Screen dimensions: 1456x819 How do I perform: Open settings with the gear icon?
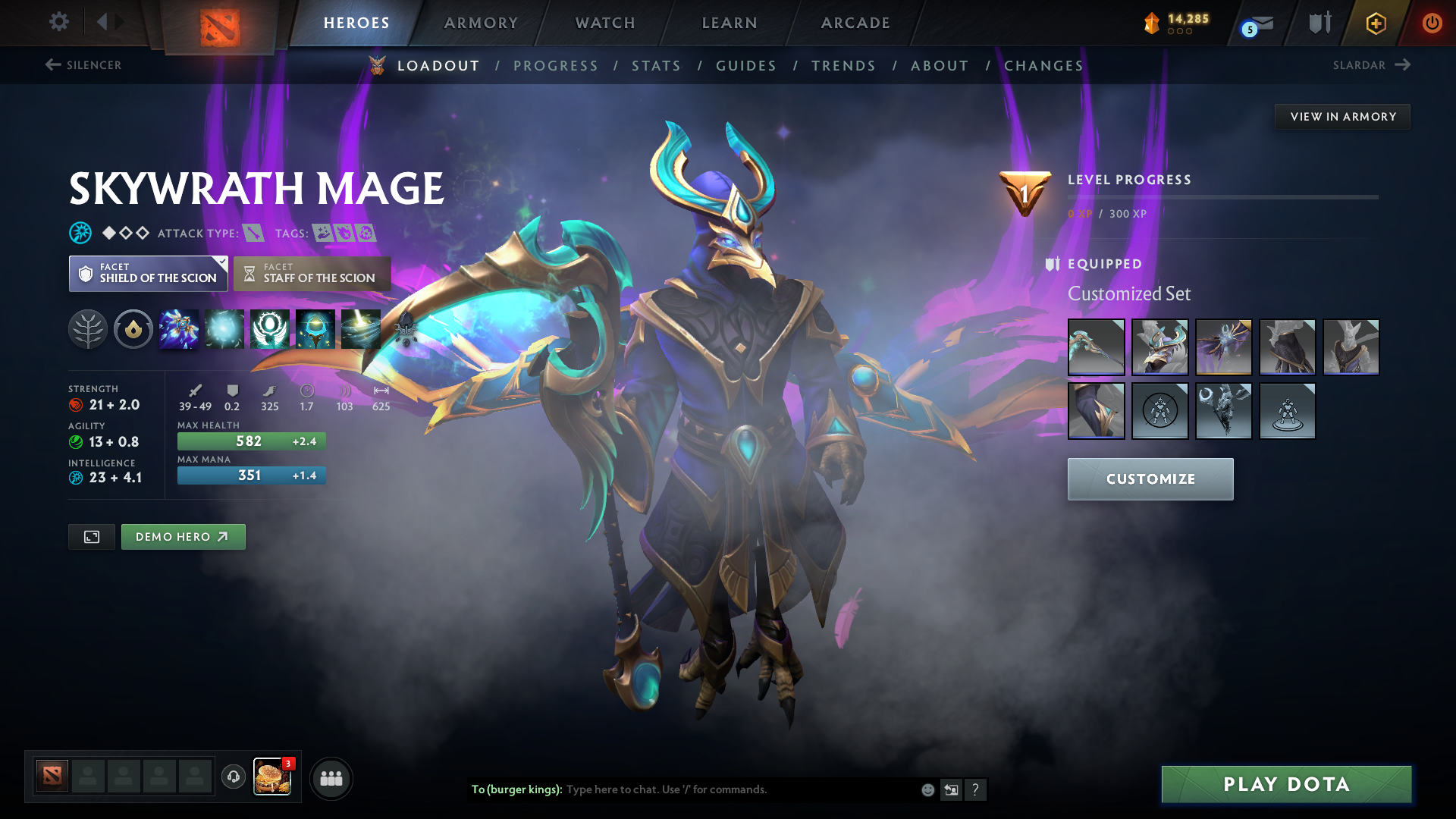(x=58, y=23)
